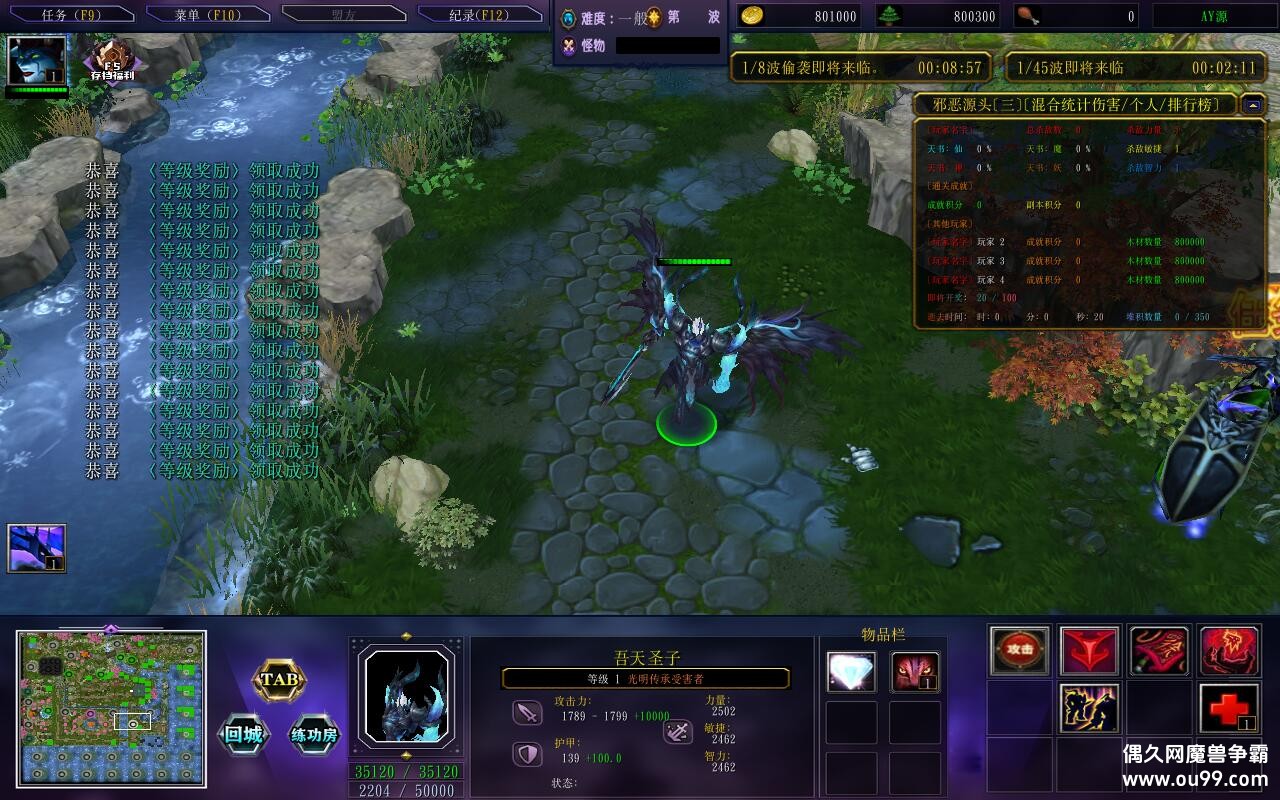Select the hero portrait icon at top-left
This screenshot has width=1280, height=800.
tap(37, 61)
